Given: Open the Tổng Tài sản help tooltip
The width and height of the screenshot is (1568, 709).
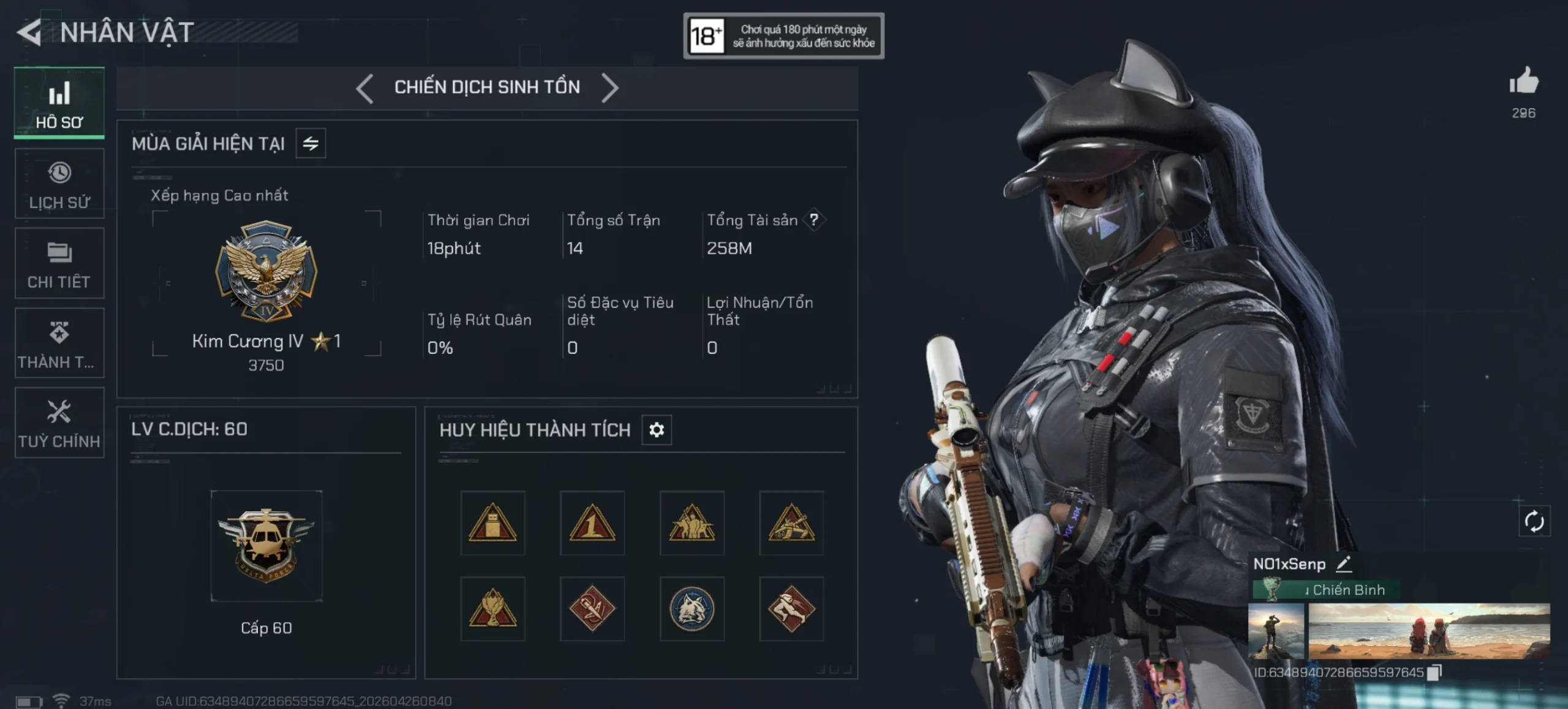Looking at the screenshot, I should coord(814,220).
